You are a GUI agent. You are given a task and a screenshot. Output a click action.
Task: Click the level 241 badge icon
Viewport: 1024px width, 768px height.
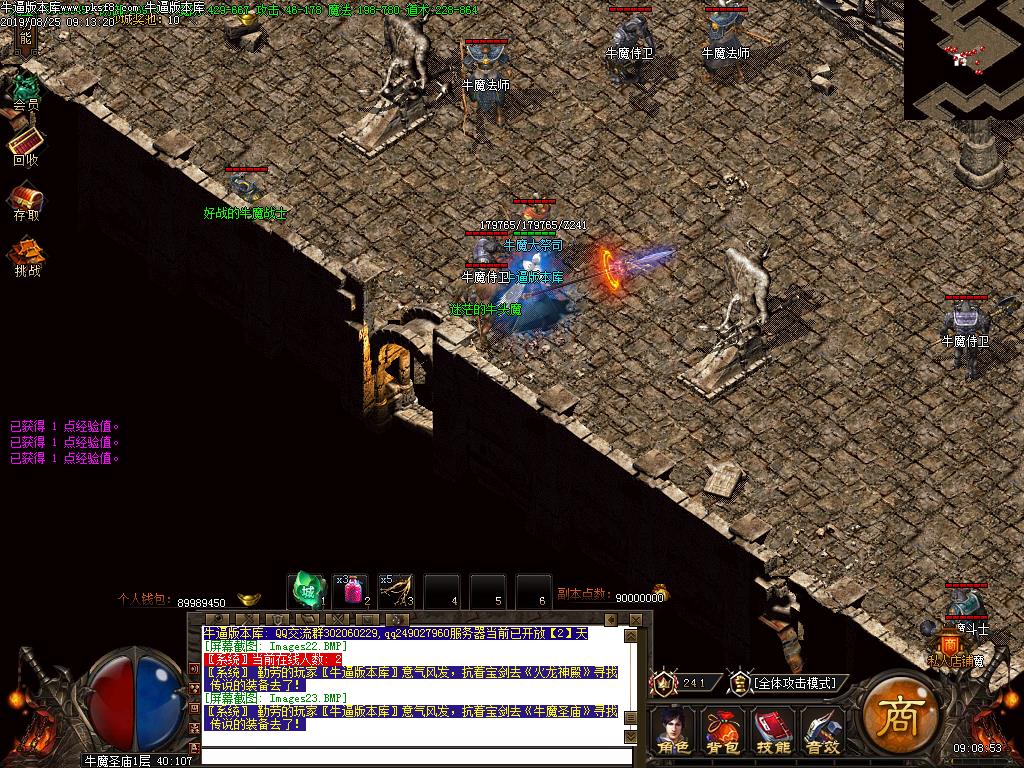(x=664, y=683)
